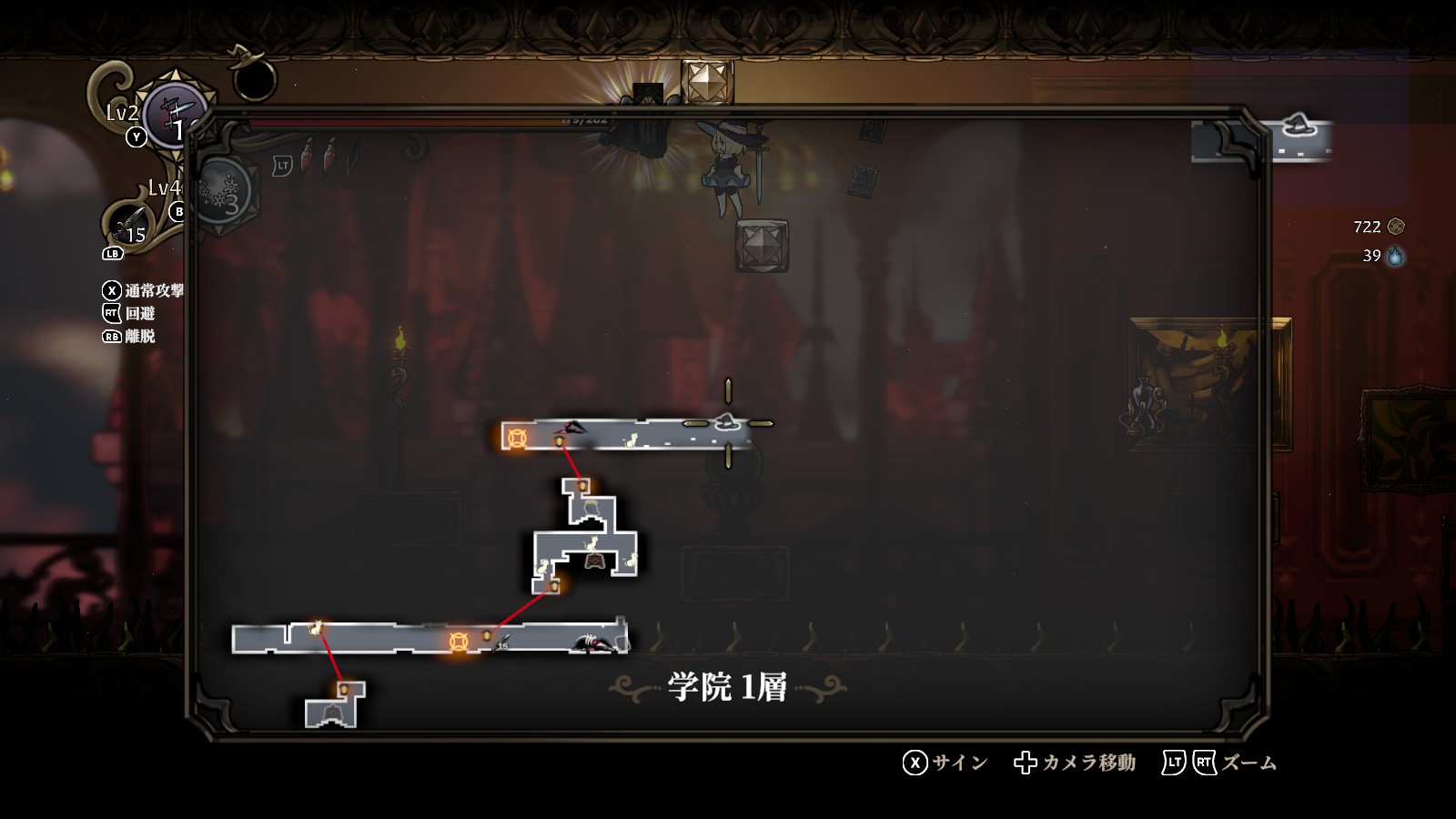This screenshot has height=819, width=1456.
Task: Select the throwing dagger icon in the HUD
Action: coord(127,224)
